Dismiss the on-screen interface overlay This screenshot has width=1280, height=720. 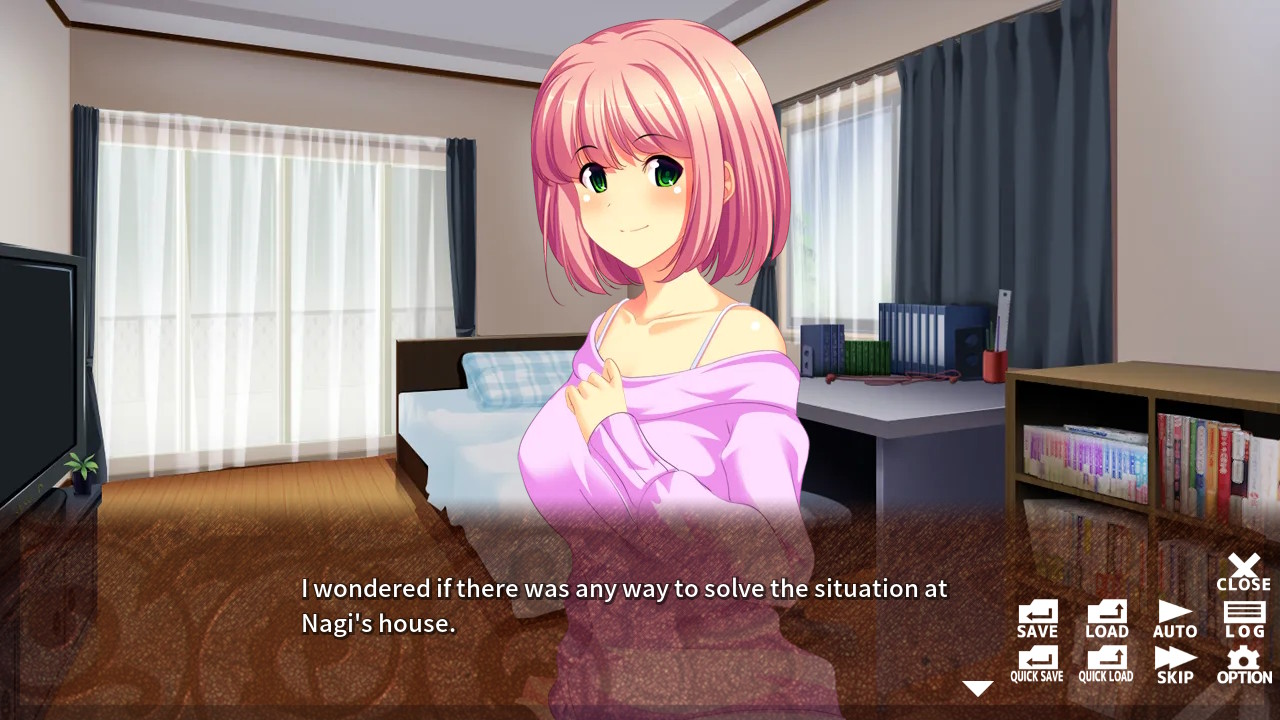(1243, 572)
